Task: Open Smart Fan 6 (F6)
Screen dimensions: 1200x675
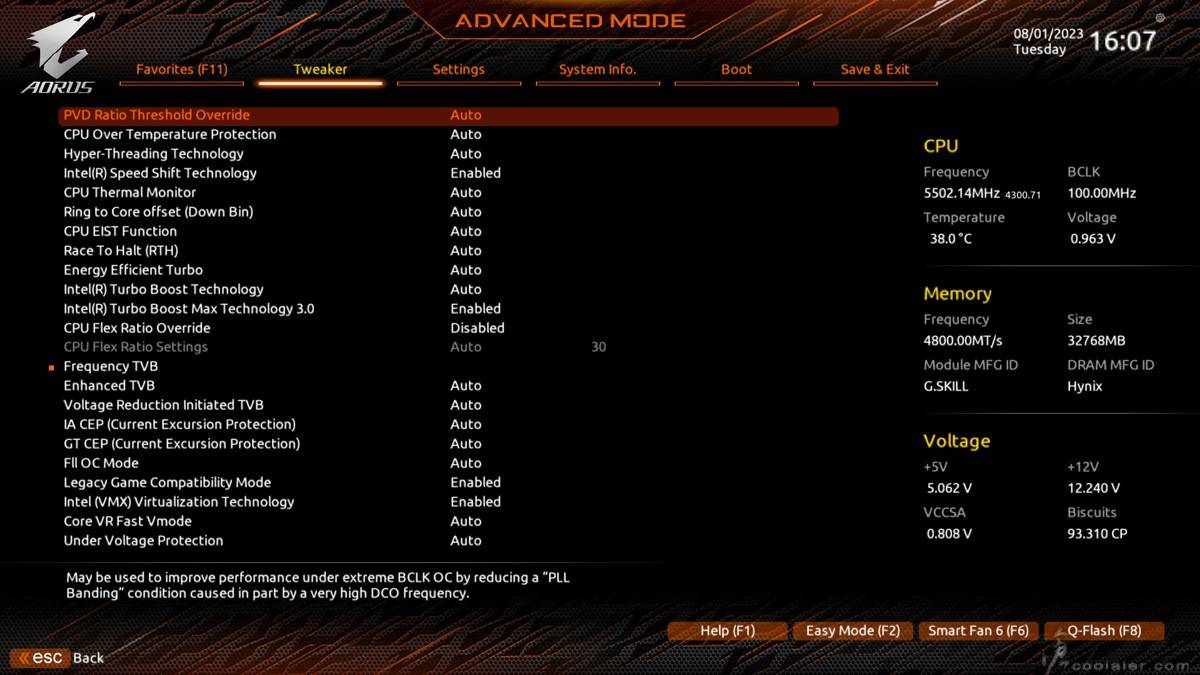Action: point(978,631)
